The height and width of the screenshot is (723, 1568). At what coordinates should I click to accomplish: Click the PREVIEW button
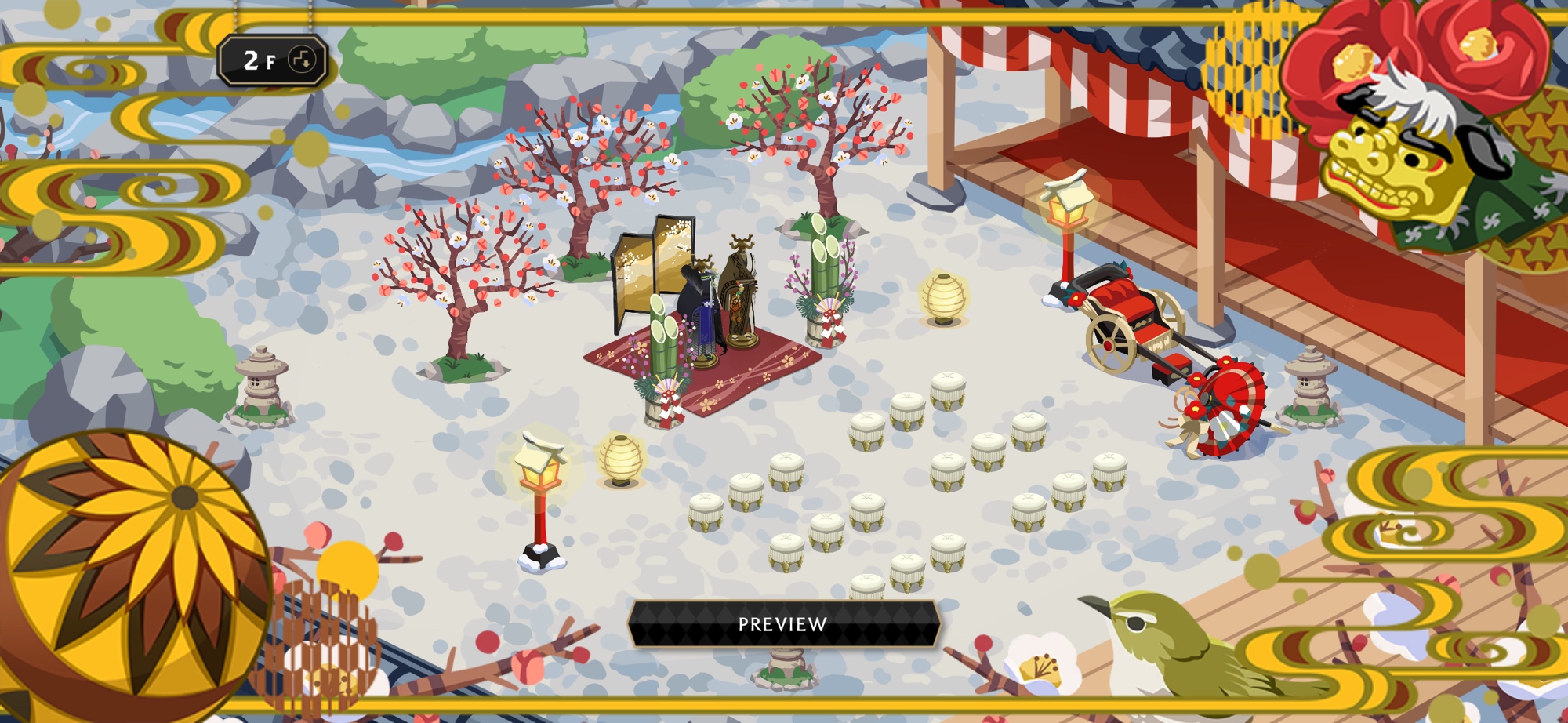pyautogui.click(x=783, y=624)
